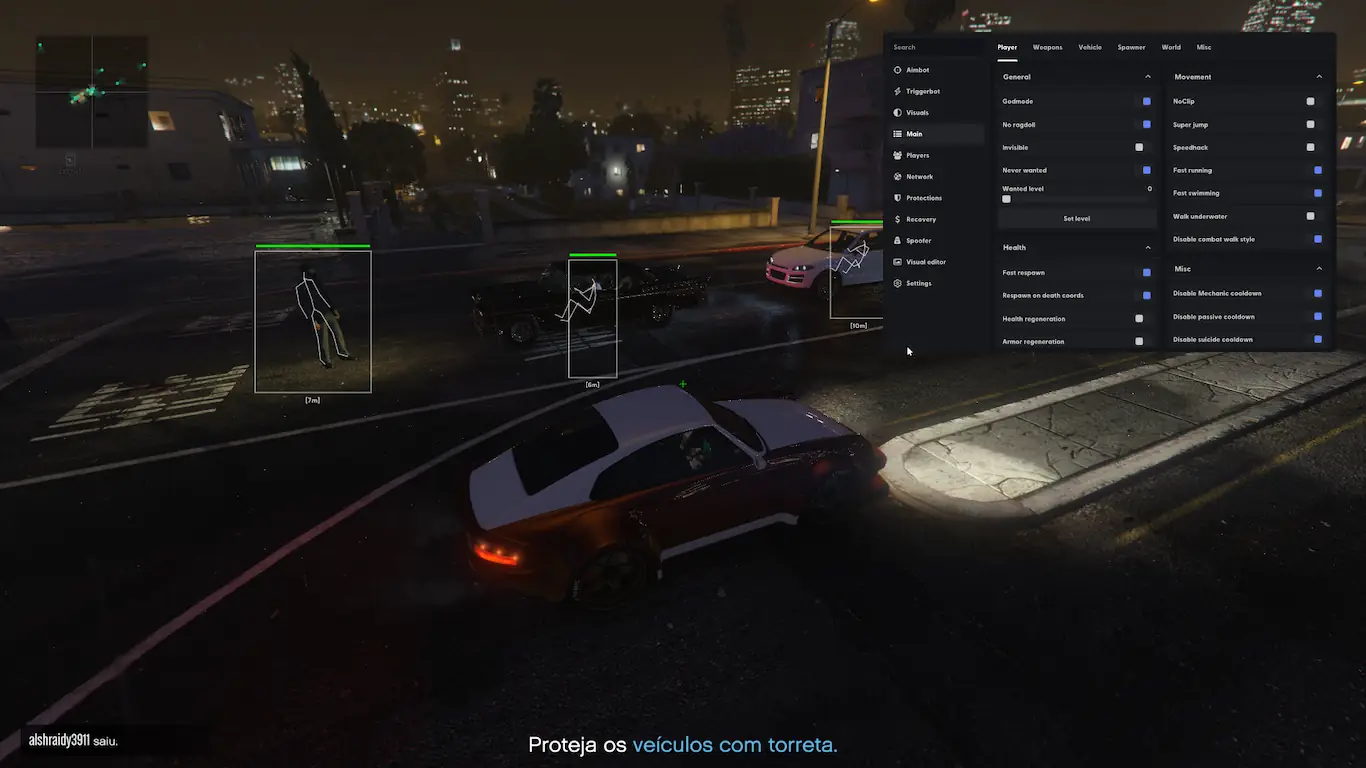Image resolution: width=1366 pixels, height=768 pixels.
Task: Toggle the Health regeneration option
Action: (x=1139, y=319)
